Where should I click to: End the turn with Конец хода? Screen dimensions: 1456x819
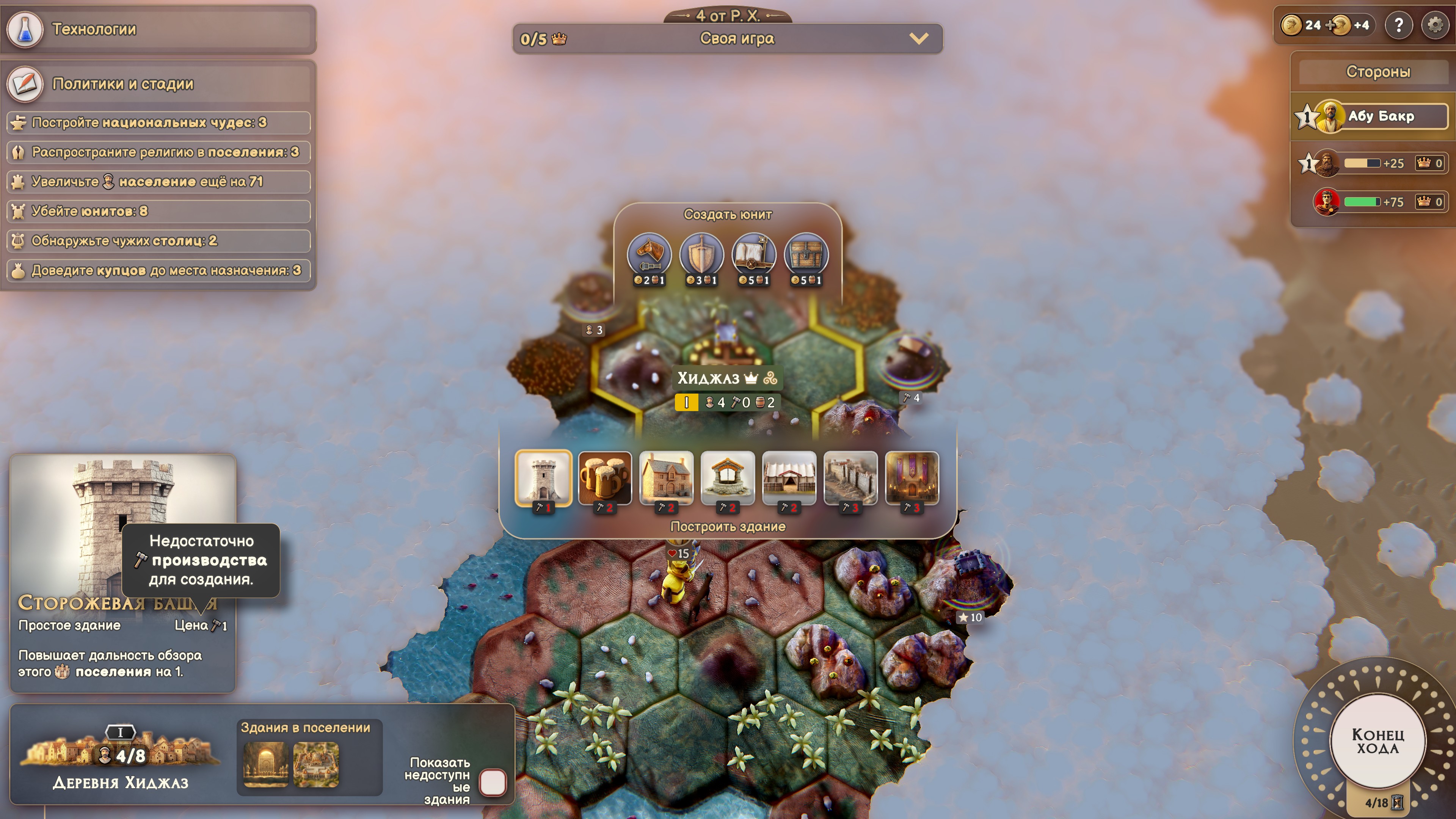point(1377,741)
